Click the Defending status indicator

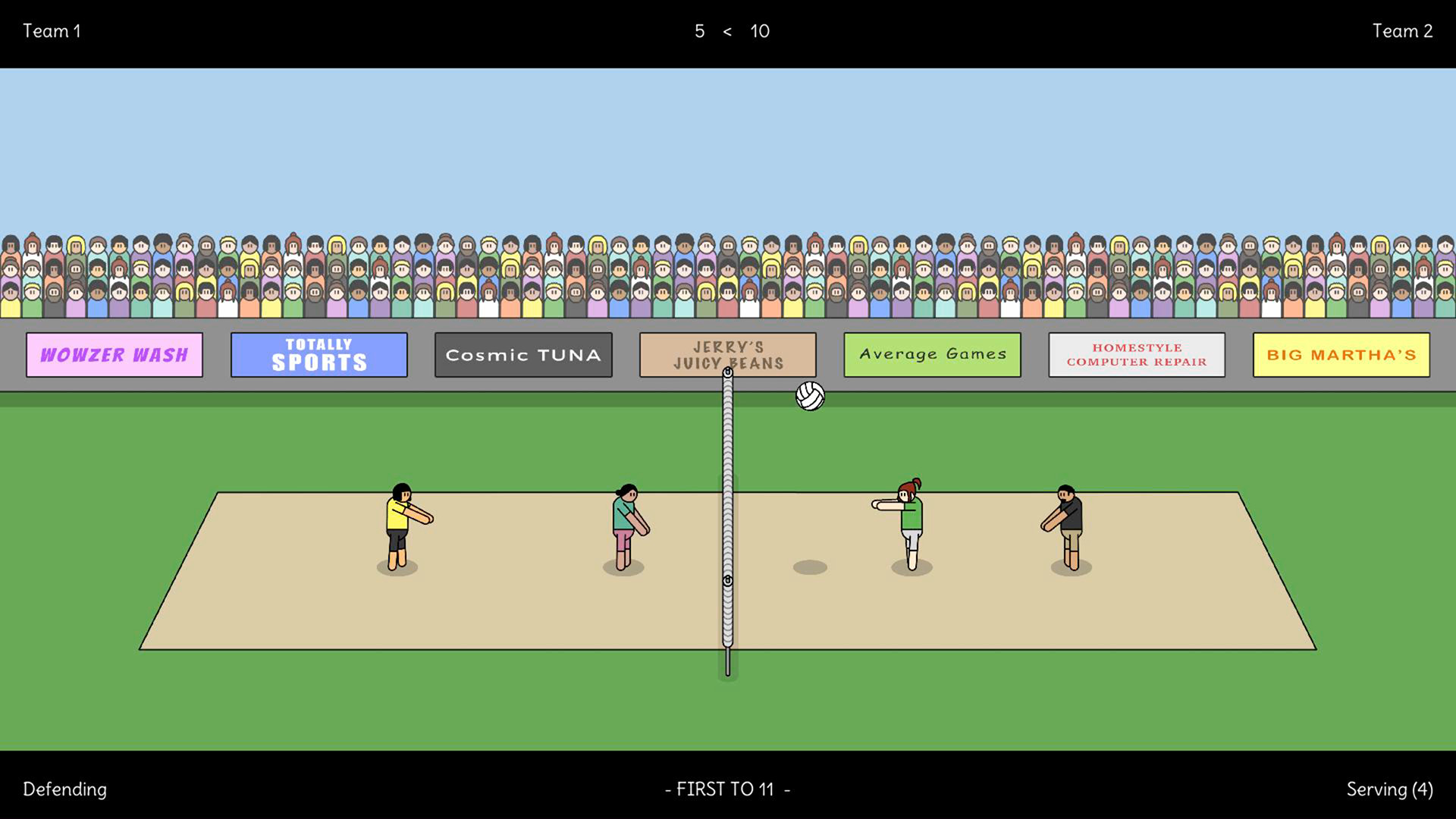[x=64, y=789]
